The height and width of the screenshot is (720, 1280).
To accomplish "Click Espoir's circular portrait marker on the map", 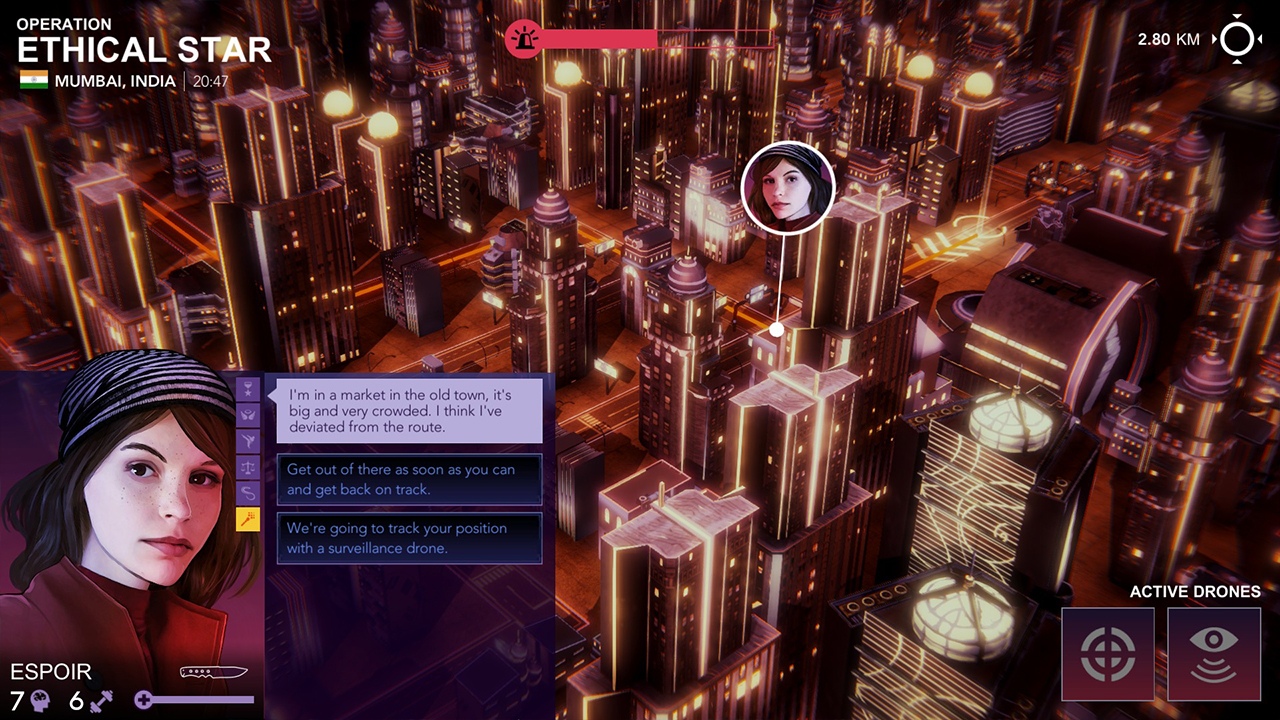I will coord(788,188).
